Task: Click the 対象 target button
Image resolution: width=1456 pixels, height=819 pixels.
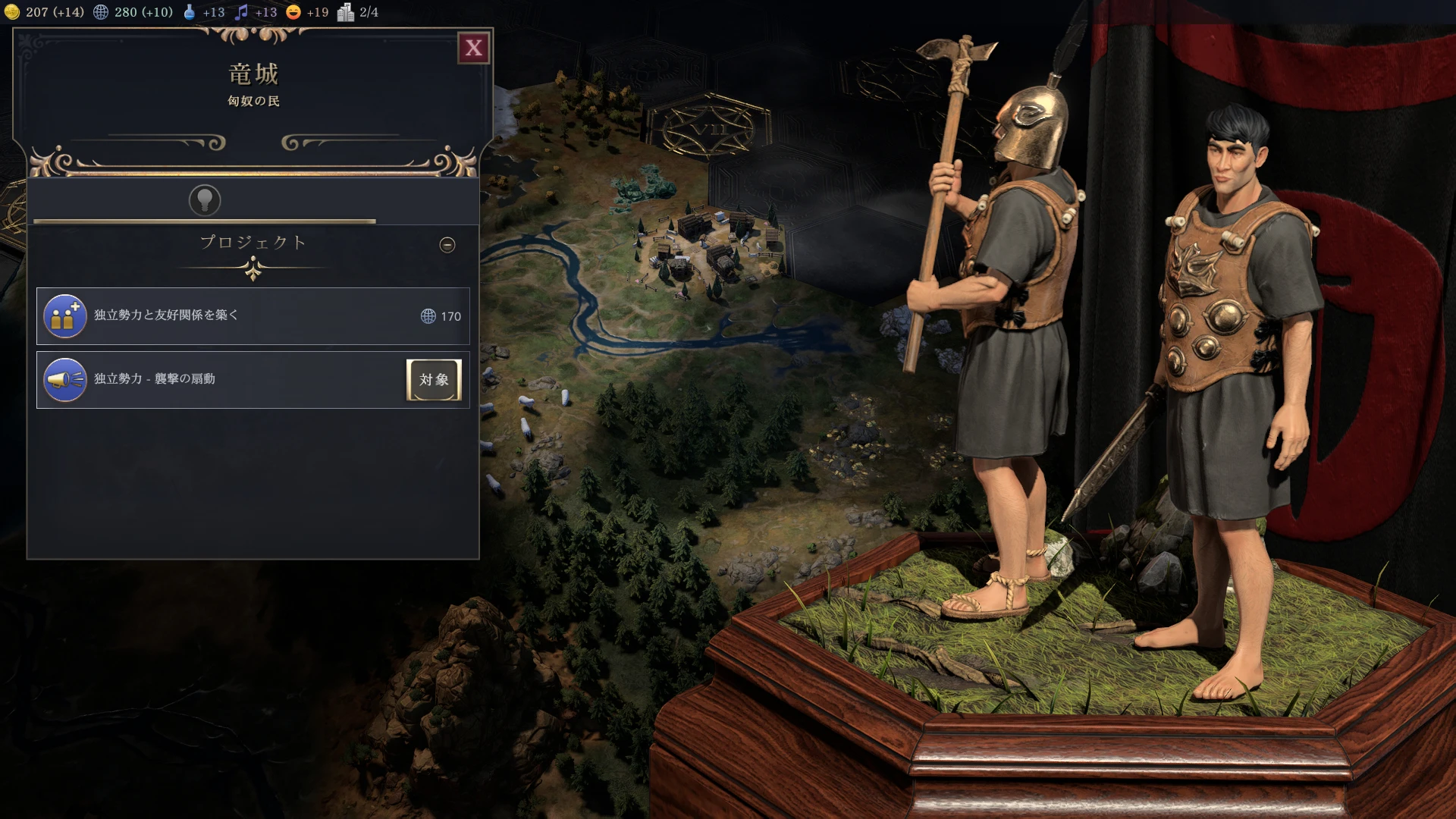Action: pos(434,379)
